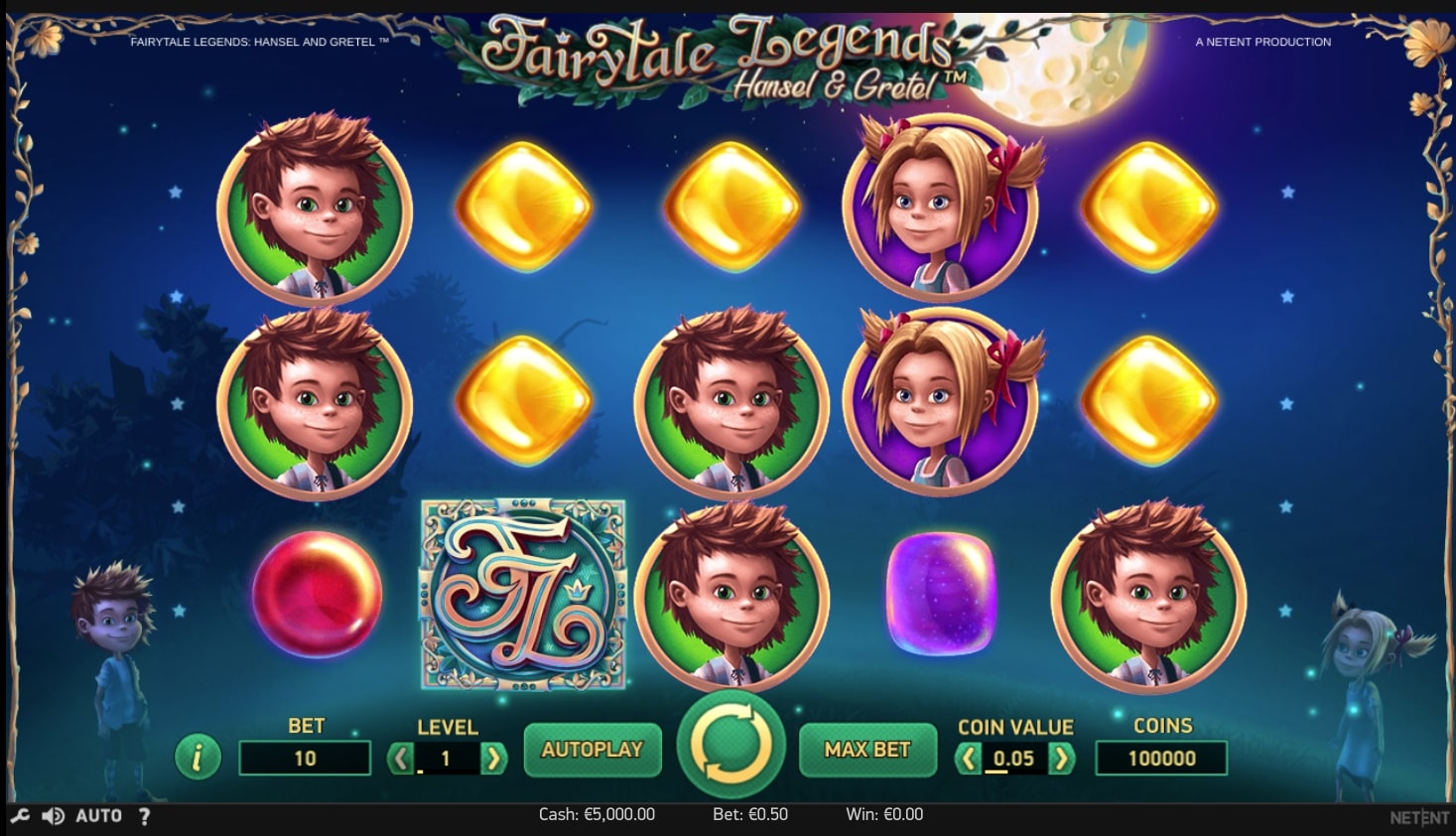
Task: Raise the coin value
Action: click(1061, 760)
